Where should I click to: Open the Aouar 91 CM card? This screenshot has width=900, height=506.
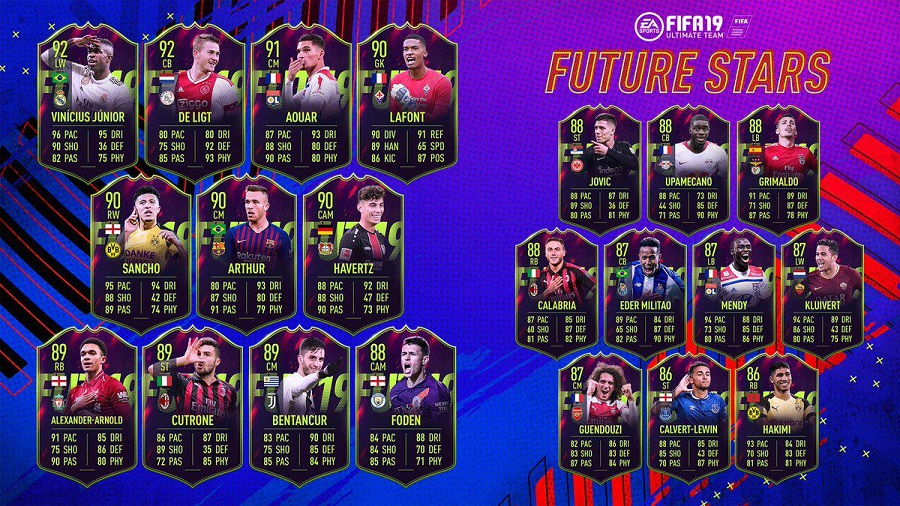click(x=300, y=95)
